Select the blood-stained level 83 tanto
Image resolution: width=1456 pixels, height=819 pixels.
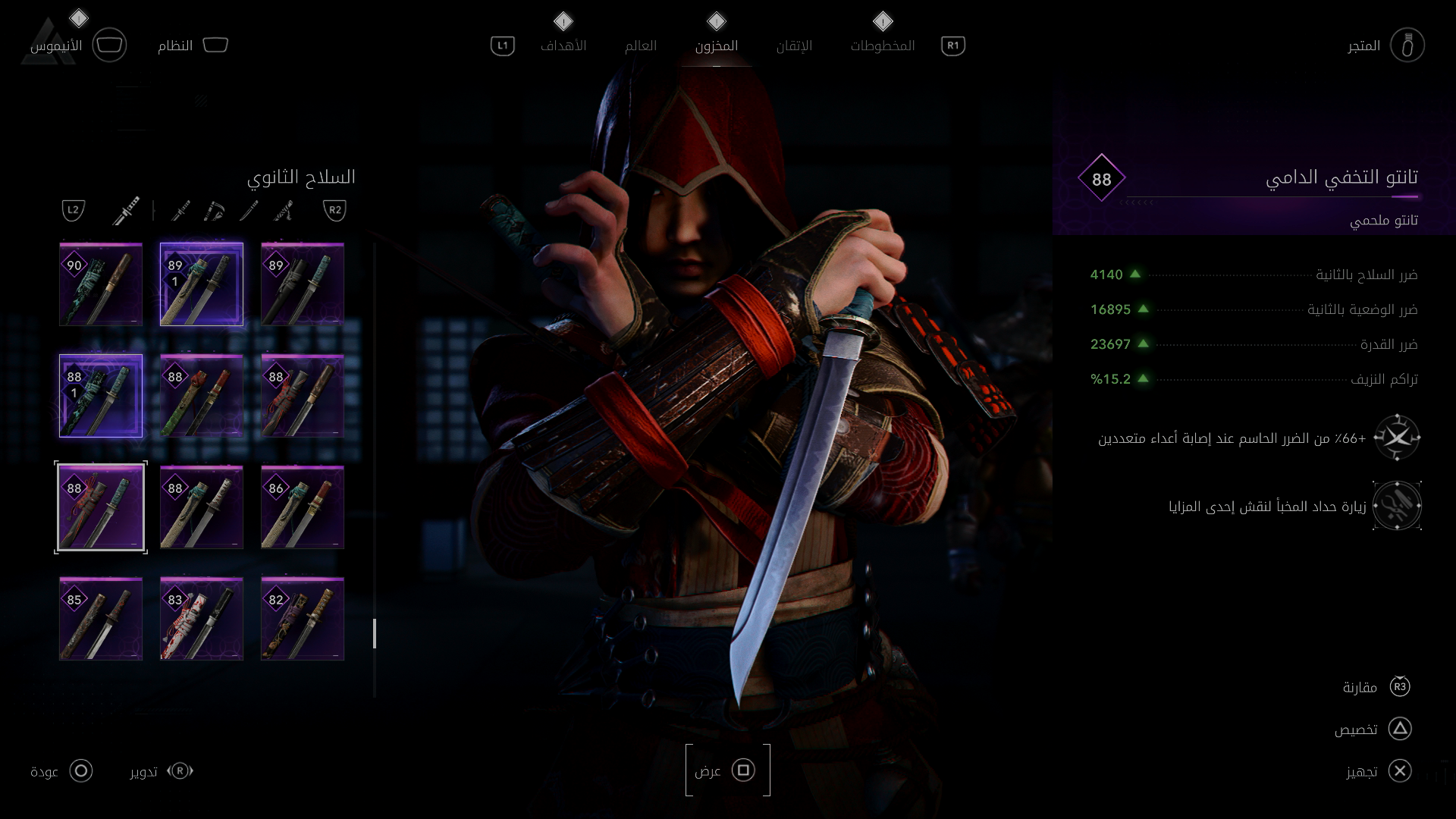[x=202, y=619]
